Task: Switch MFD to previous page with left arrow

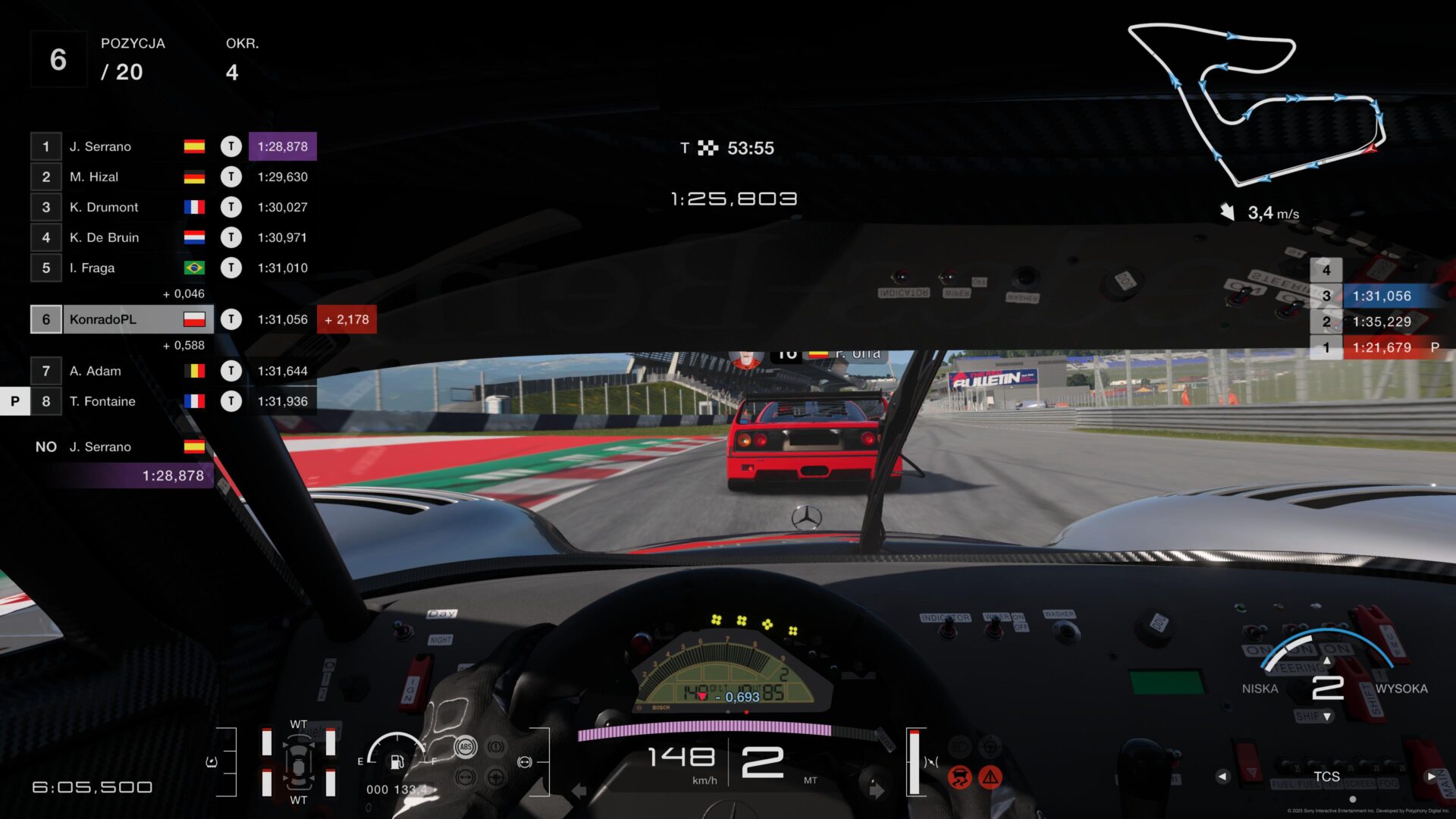Action: tap(1222, 777)
